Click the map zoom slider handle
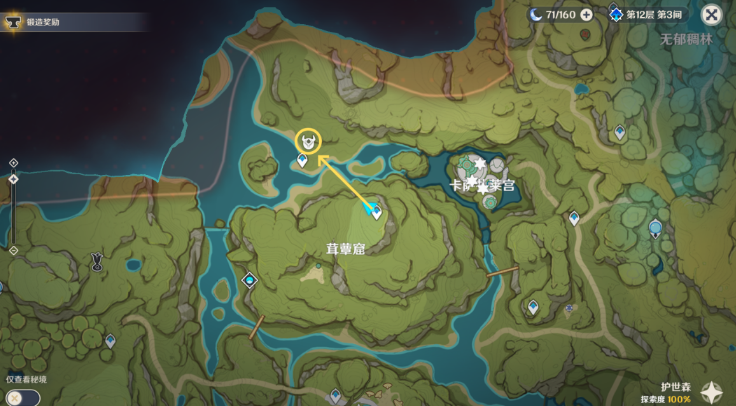736x406 pixels. 13,179
